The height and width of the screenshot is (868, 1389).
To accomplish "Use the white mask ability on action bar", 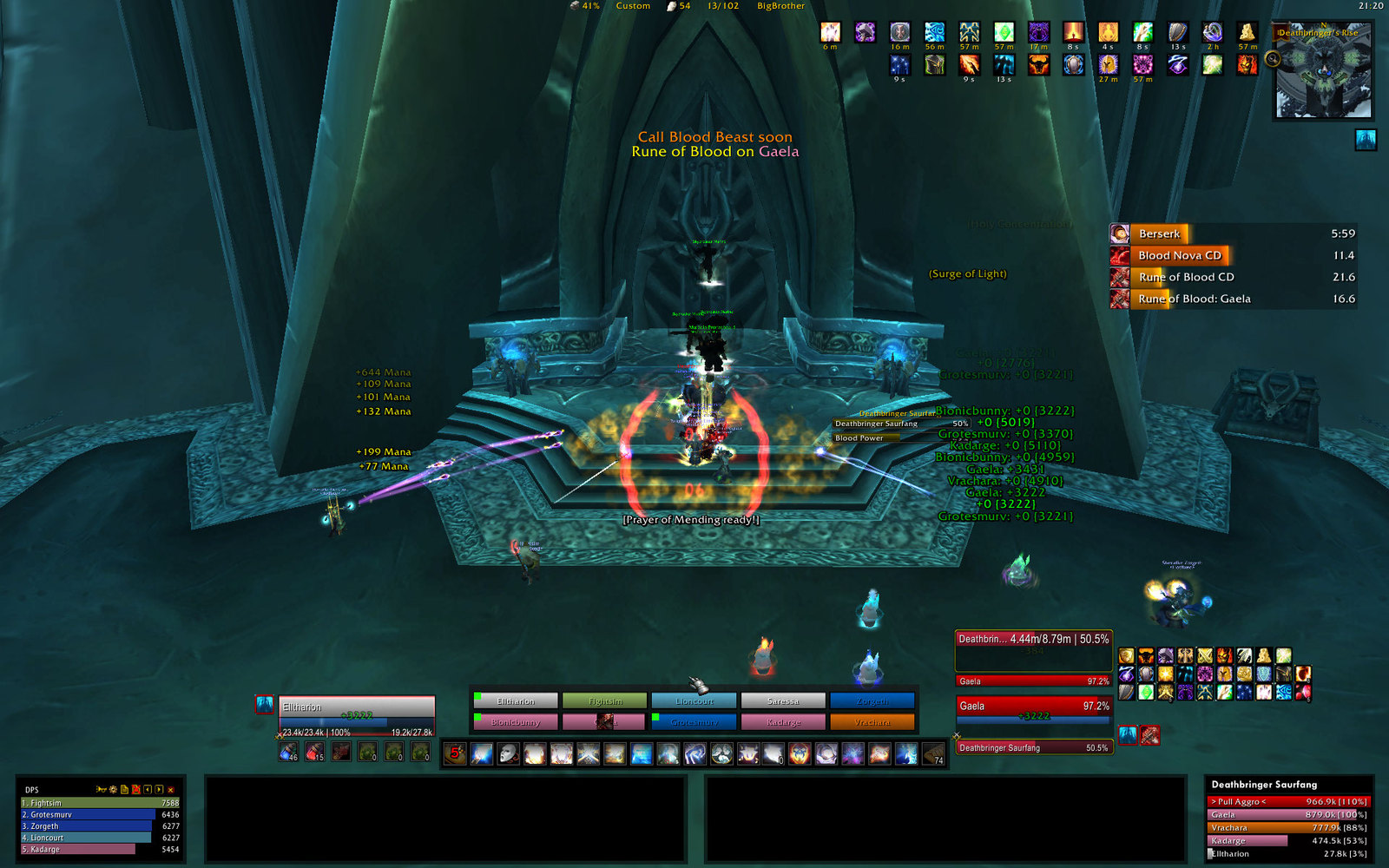I will (x=508, y=753).
